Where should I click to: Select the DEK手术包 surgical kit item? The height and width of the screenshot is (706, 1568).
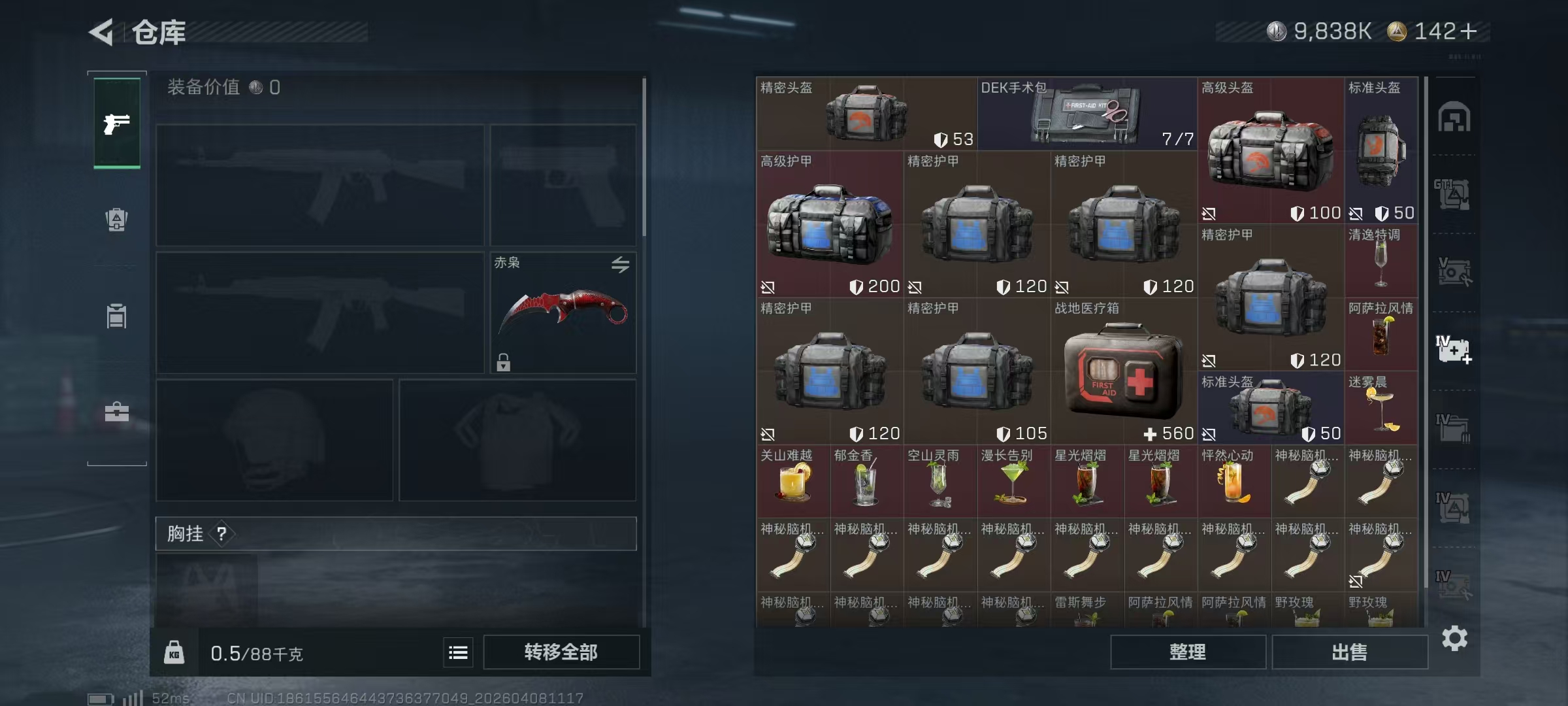click(x=1087, y=114)
